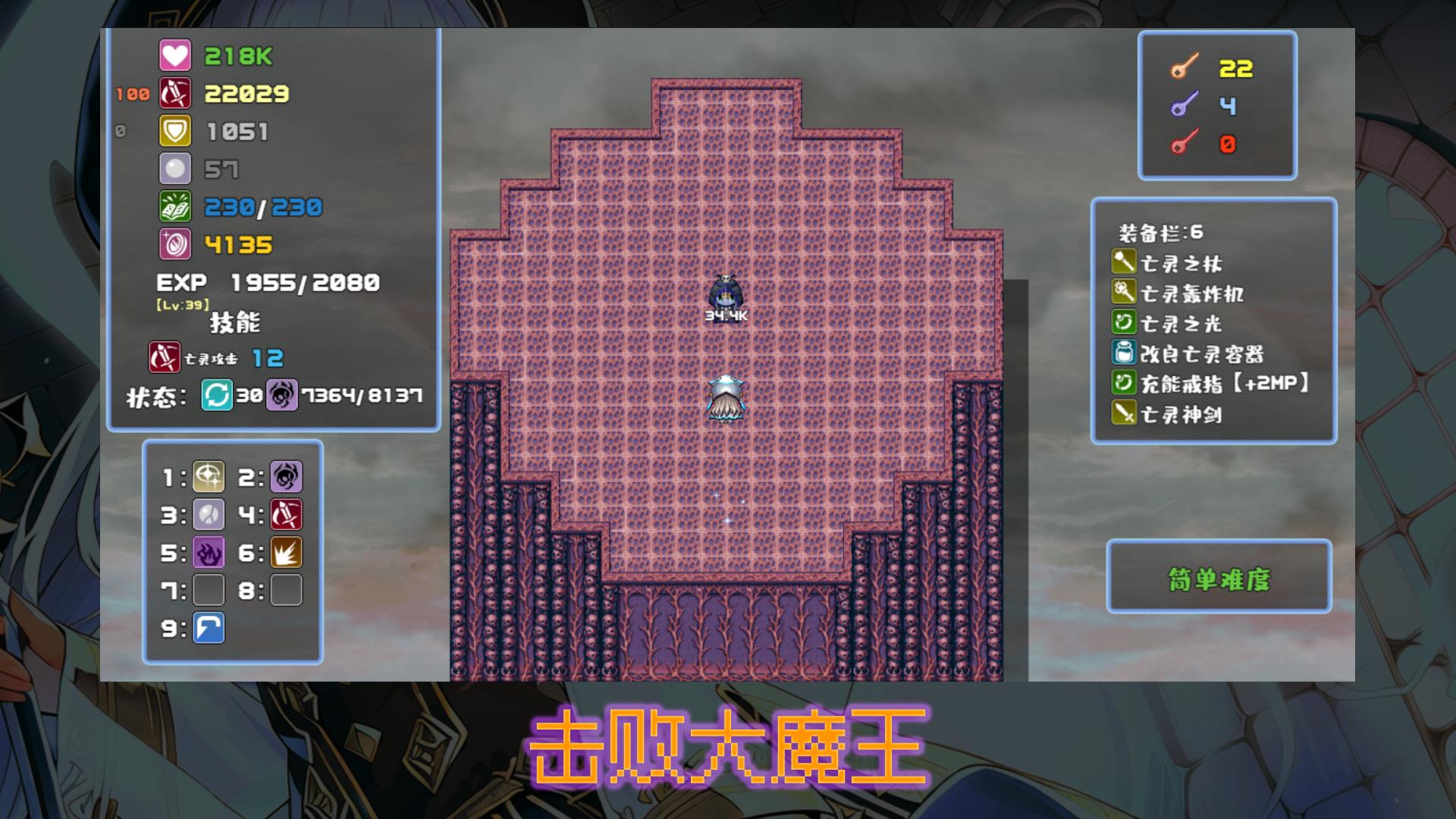Click the pink coin icon showing 4135
Viewport: 1456px width, 819px height.
coord(174,243)
